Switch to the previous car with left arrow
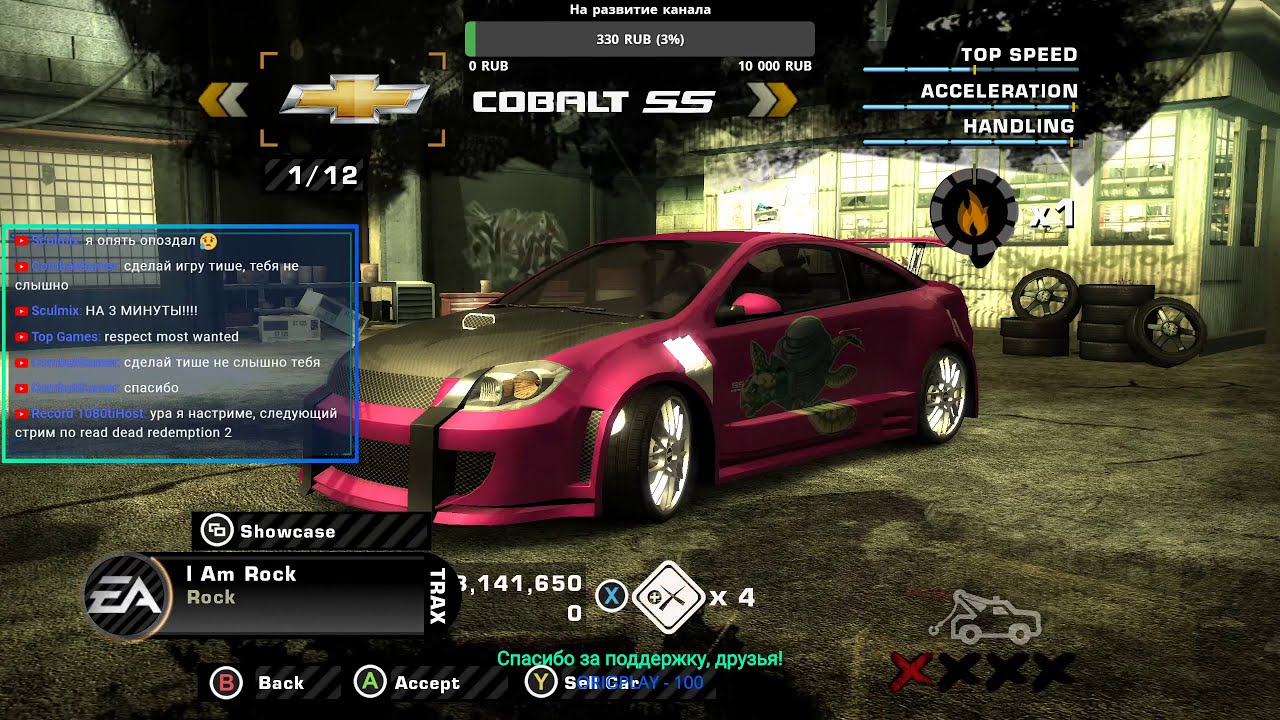 (223, 100)
